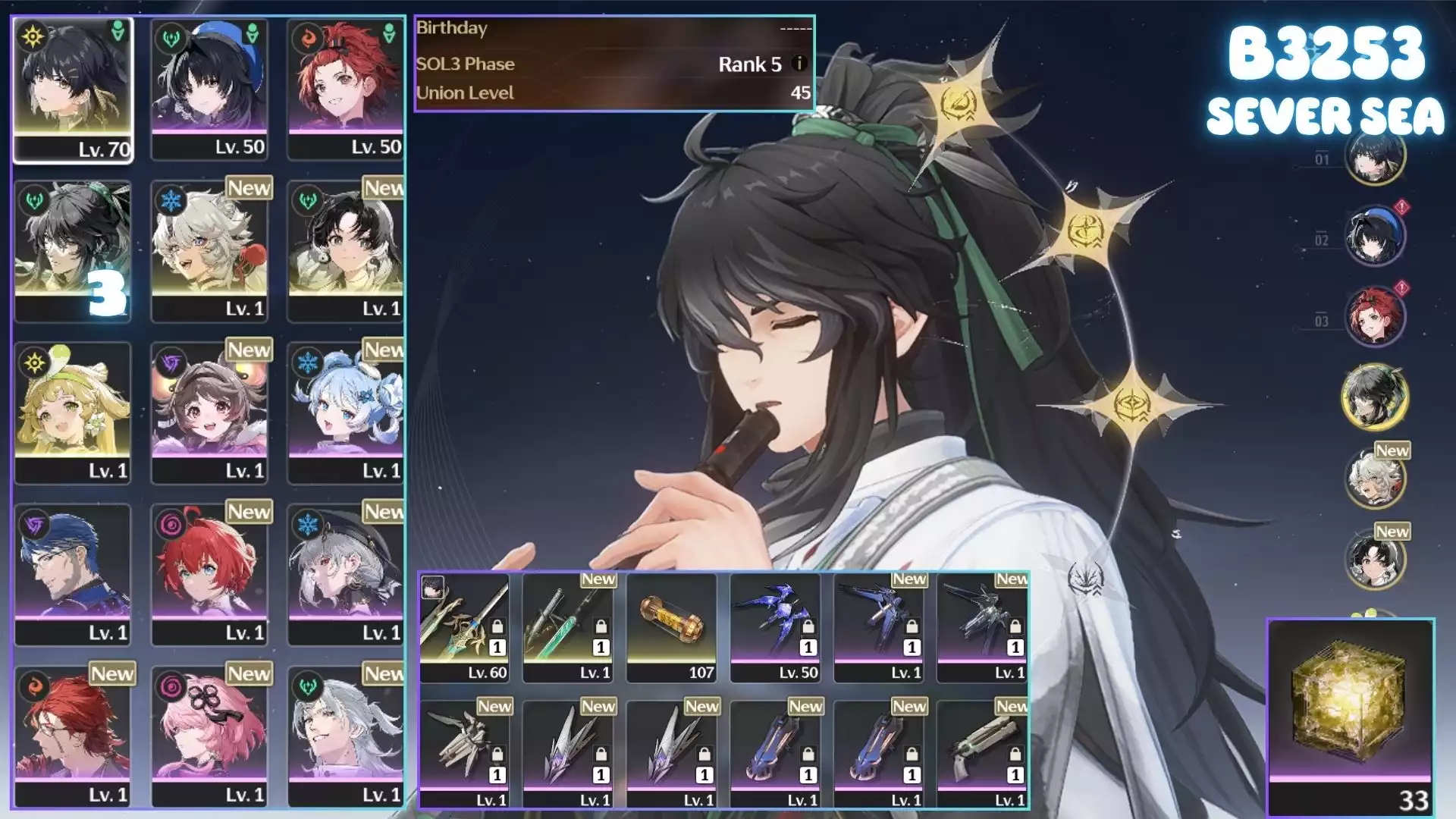Select the Lv. 60 broadblade weapon slot
The image size is (1456, 819).
click(x=464, y=627)
